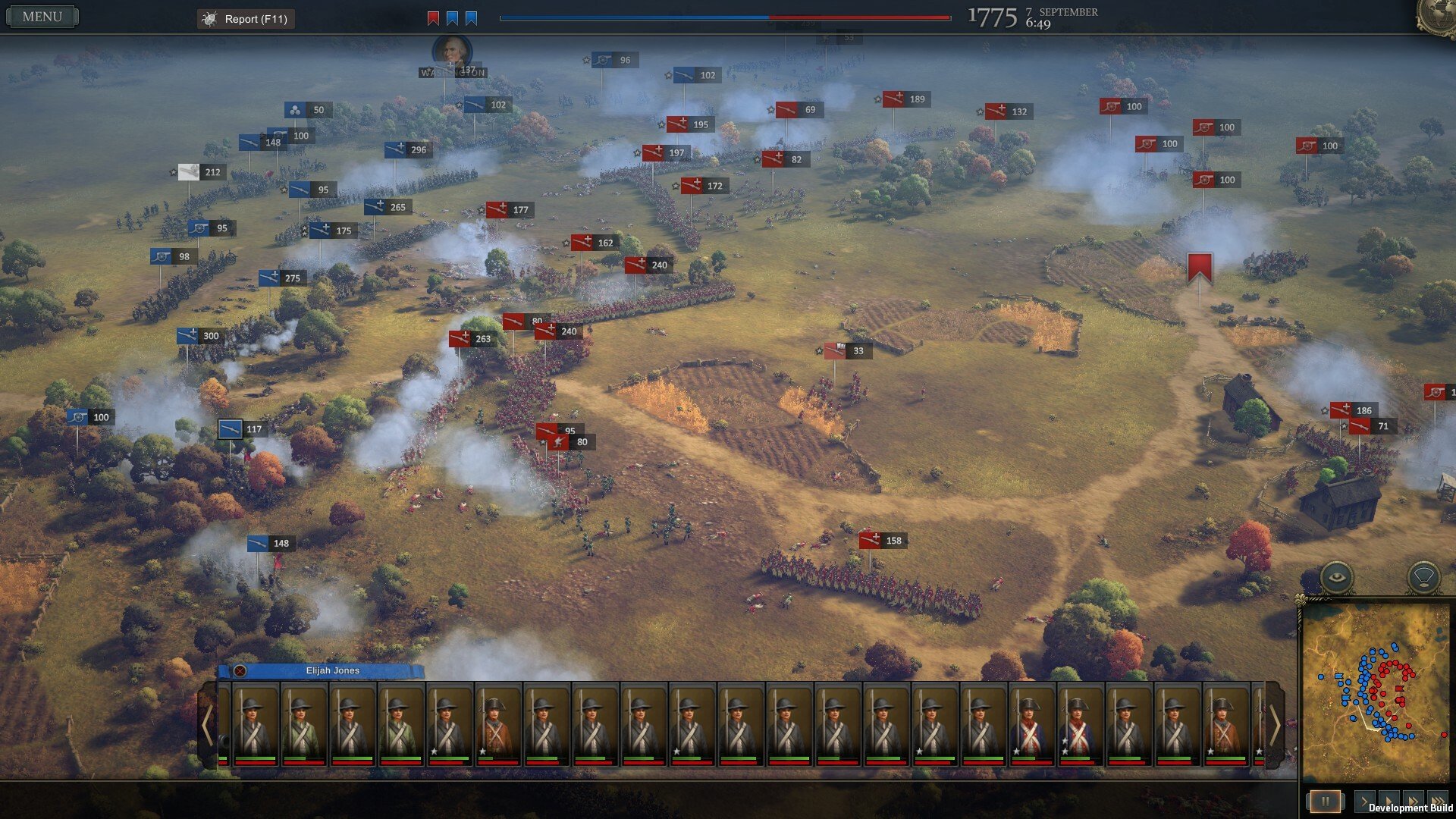Select the Washington general portrait
The image size is (1456, 819).
452,51
